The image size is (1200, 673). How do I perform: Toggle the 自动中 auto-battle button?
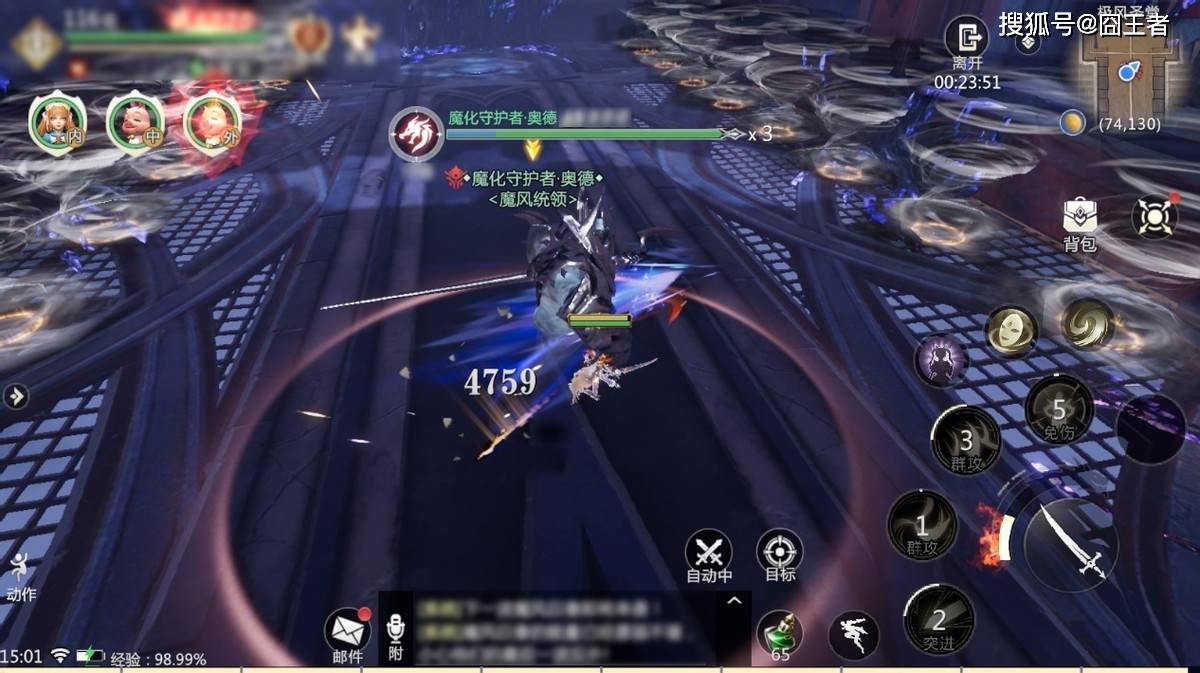709,553
